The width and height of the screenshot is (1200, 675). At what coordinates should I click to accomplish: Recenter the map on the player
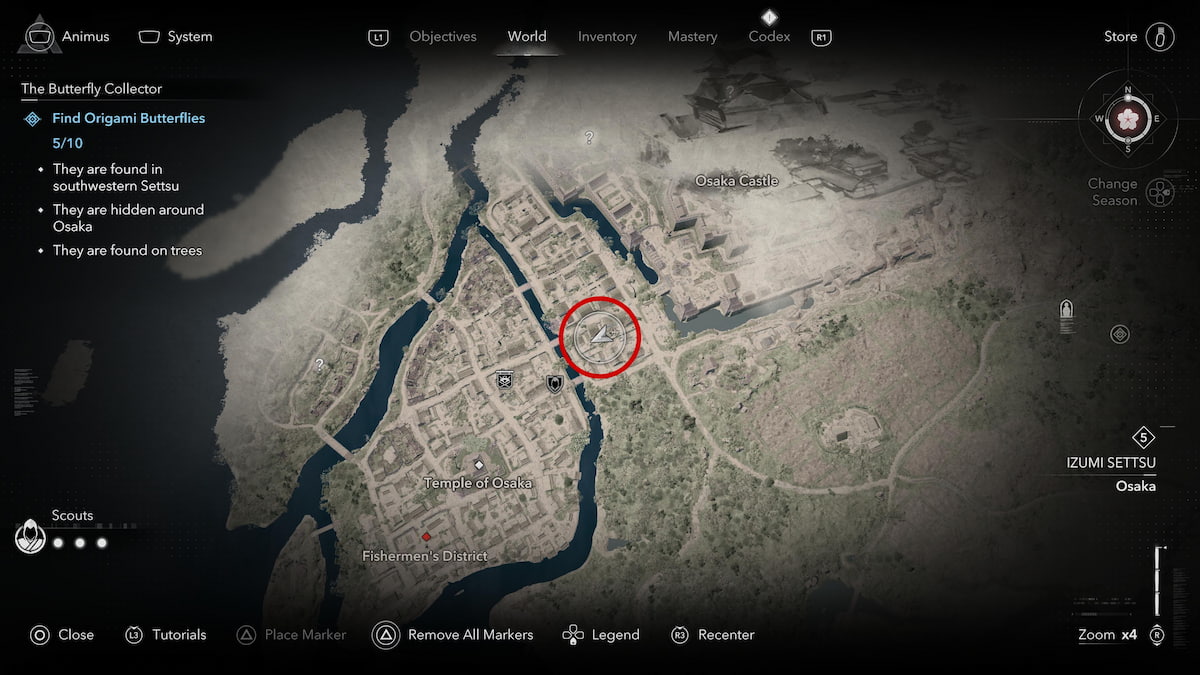(712, 635)
